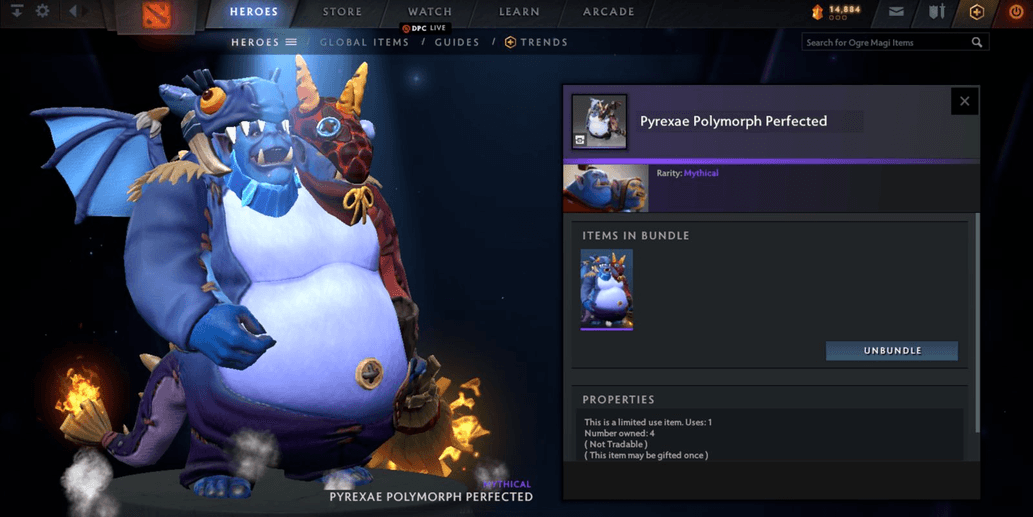Open the Watch tab

430,12
